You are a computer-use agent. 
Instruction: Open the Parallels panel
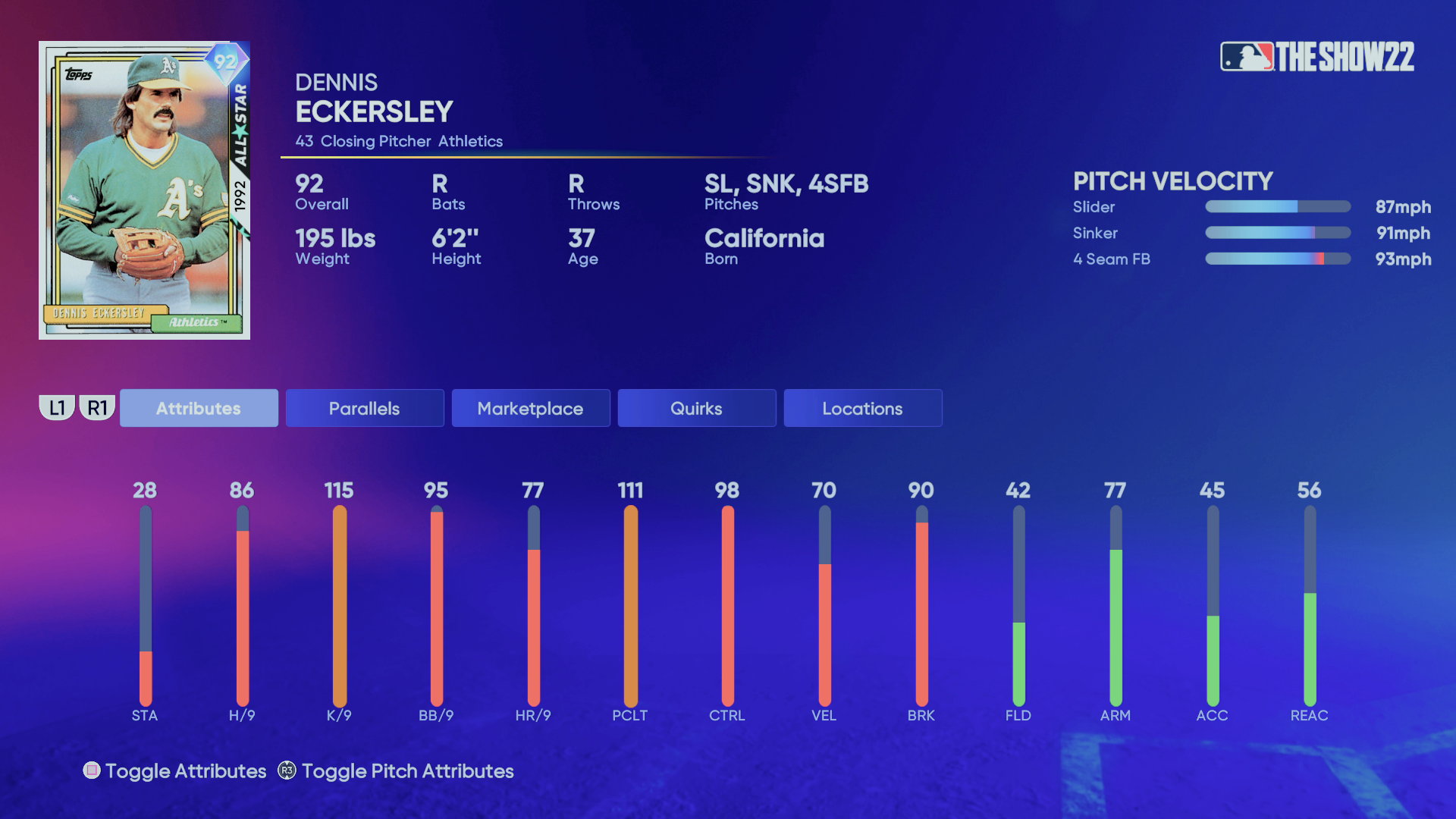click(x=364, y=408)
